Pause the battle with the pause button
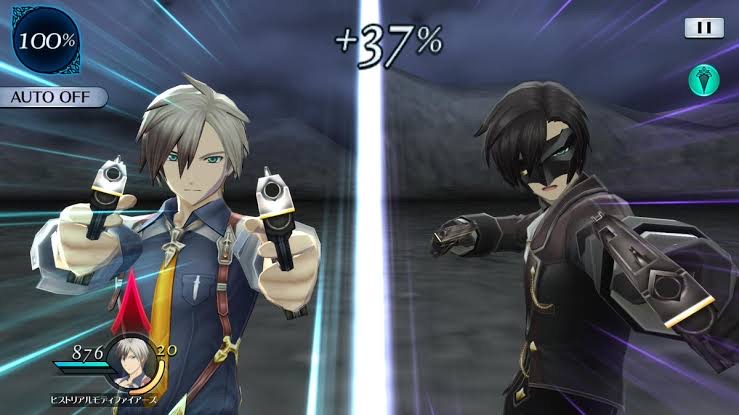 [x=704, y=28]
